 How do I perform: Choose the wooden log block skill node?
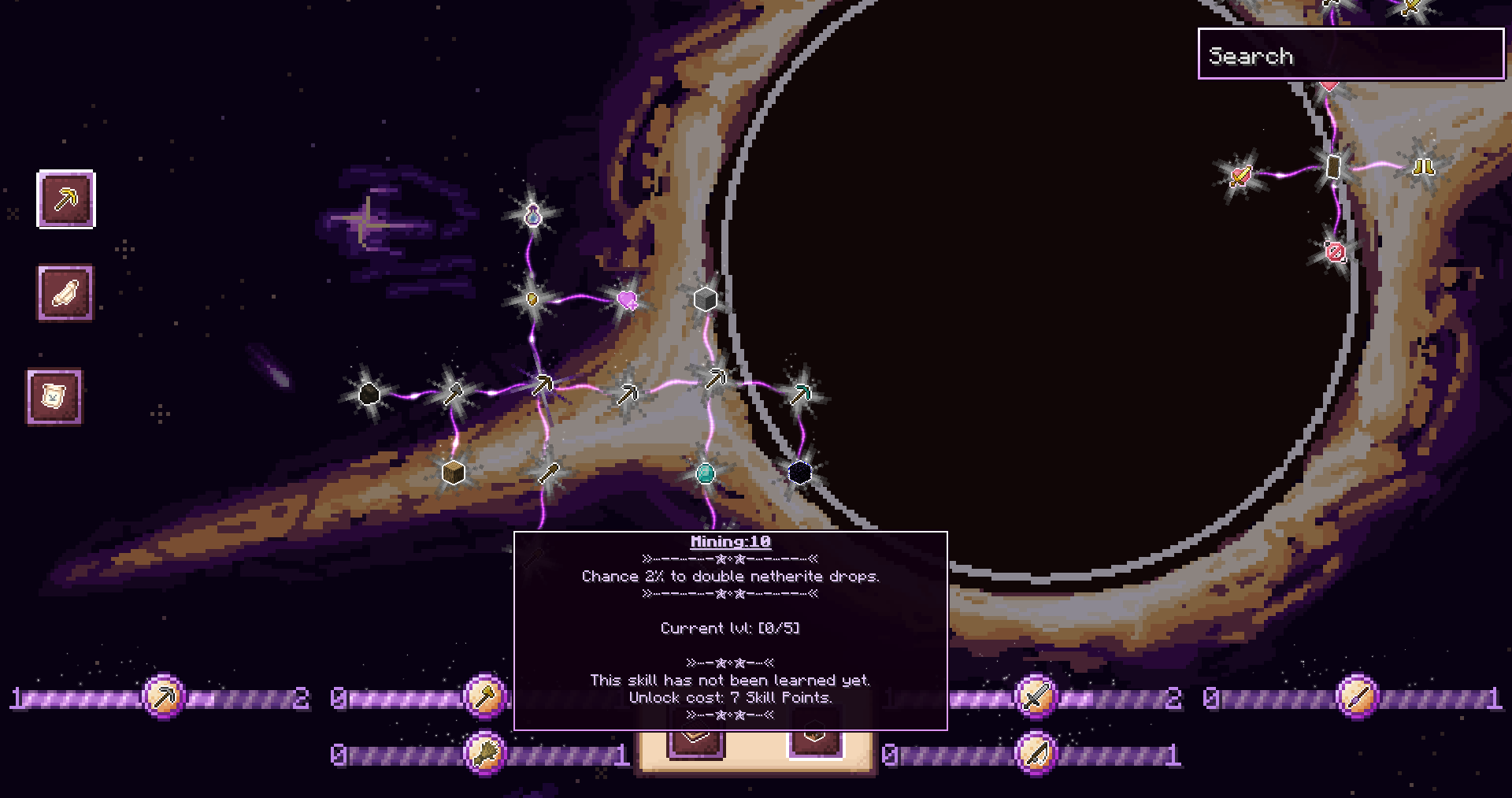[x=454, y=473]
